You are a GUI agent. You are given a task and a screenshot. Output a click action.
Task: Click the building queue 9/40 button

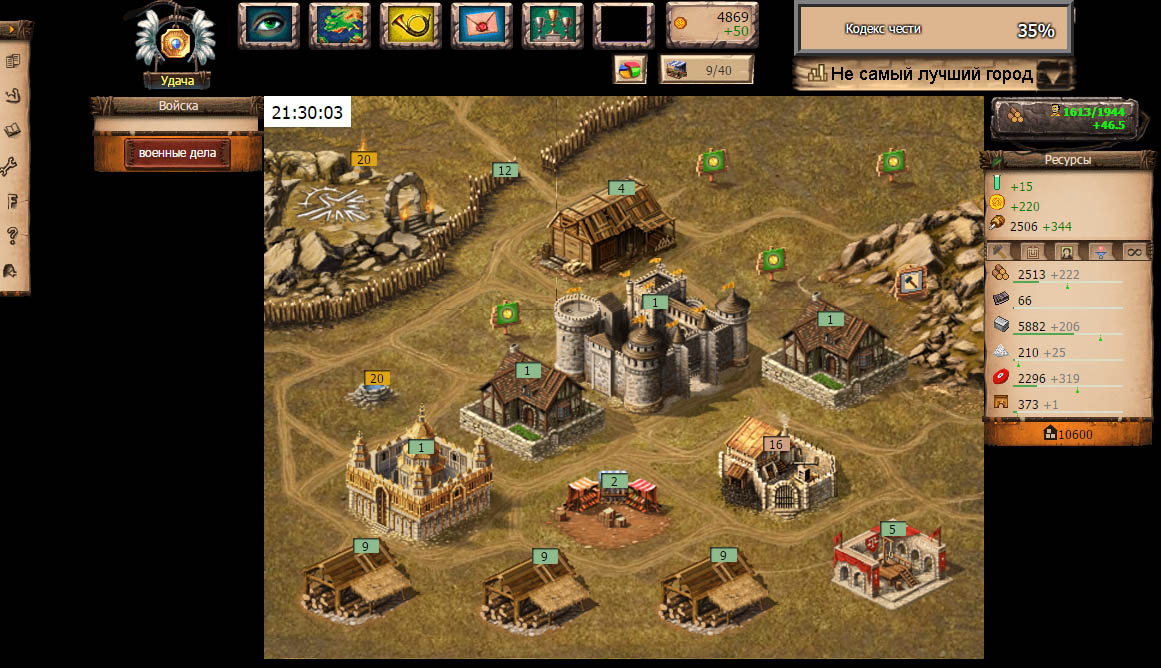tap(706, 70)
